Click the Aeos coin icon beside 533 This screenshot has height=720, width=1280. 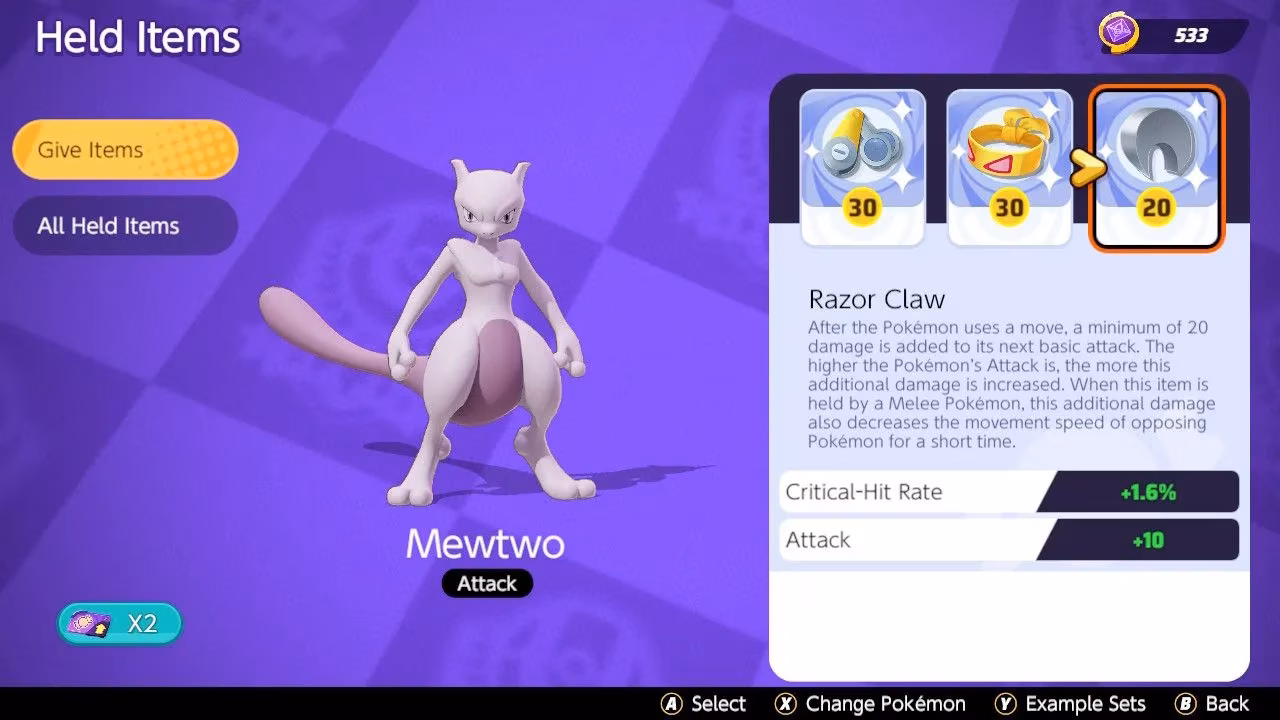[1122, 32]
